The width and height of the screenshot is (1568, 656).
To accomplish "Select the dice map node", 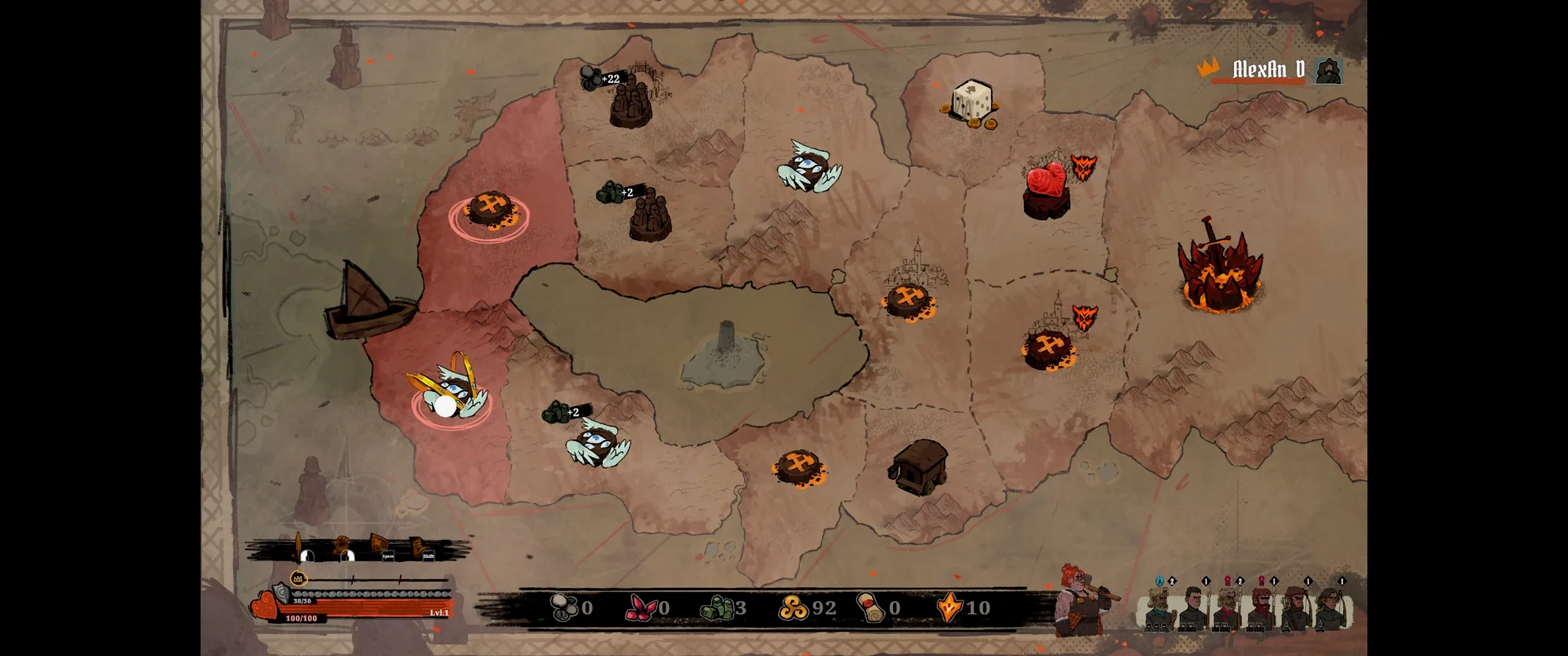I will 971,103.
